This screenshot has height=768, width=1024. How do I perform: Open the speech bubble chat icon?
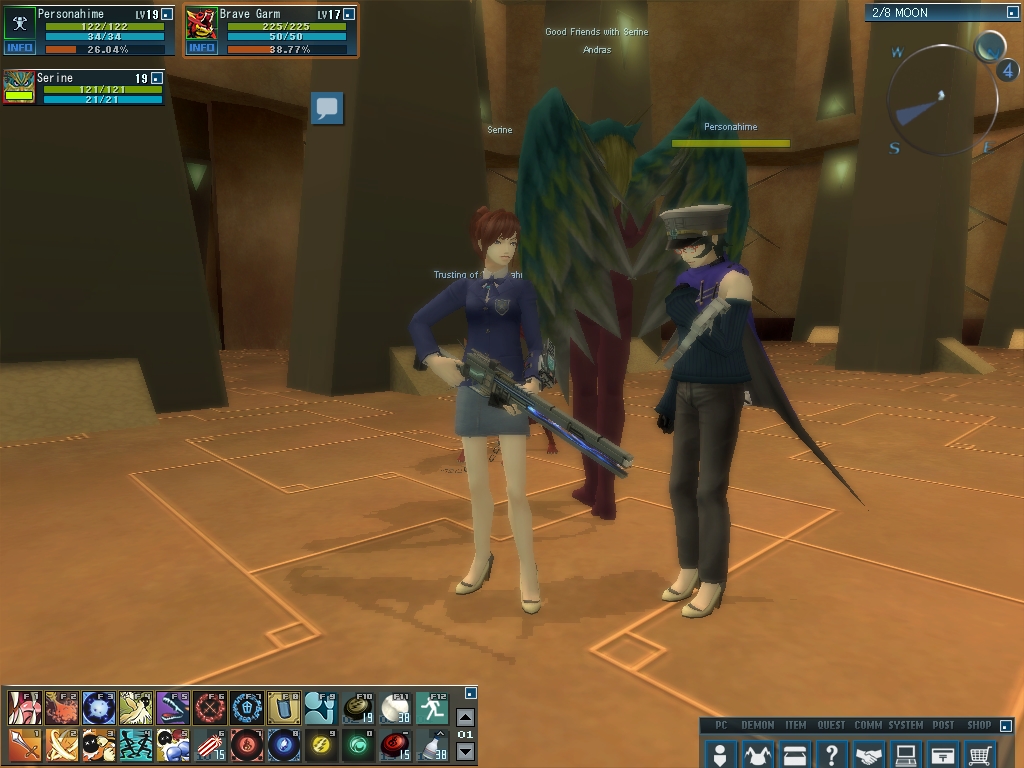pyautogui.click(x=327, y=108)
